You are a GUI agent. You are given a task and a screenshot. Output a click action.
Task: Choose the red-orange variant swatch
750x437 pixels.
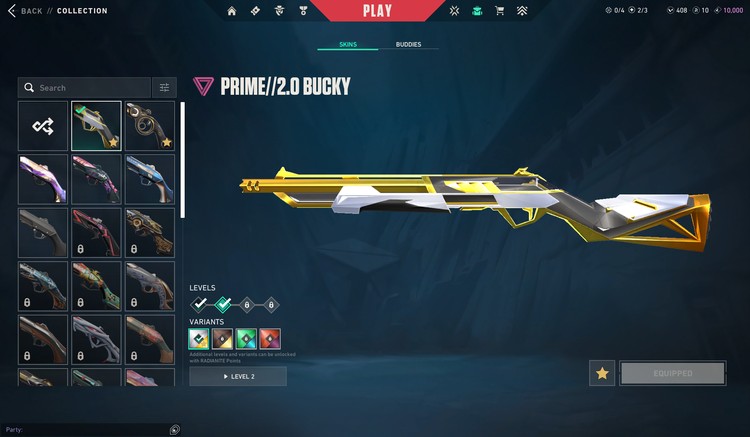(270, 339)
